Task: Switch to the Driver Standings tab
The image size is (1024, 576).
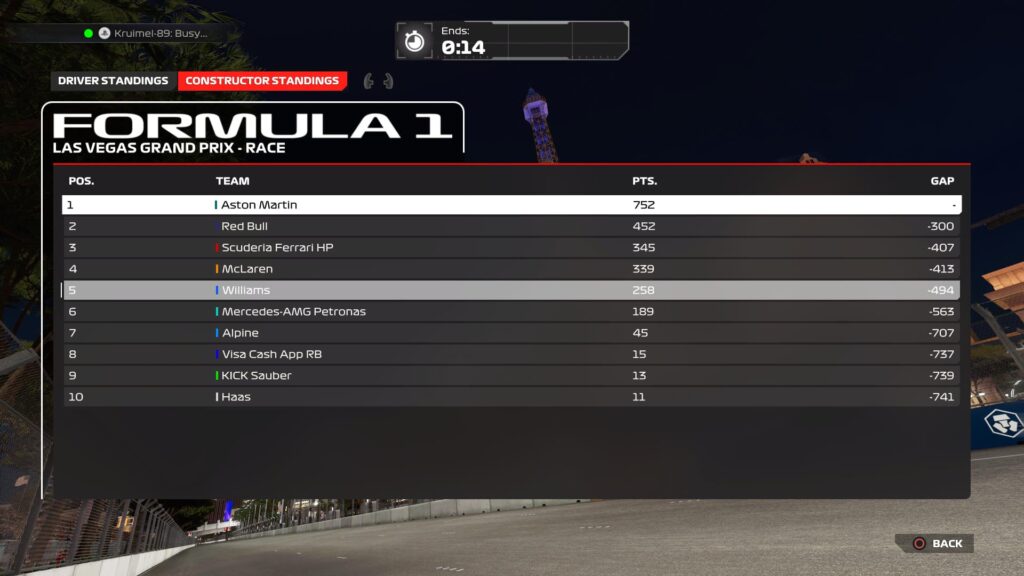Action: (113, 81)
